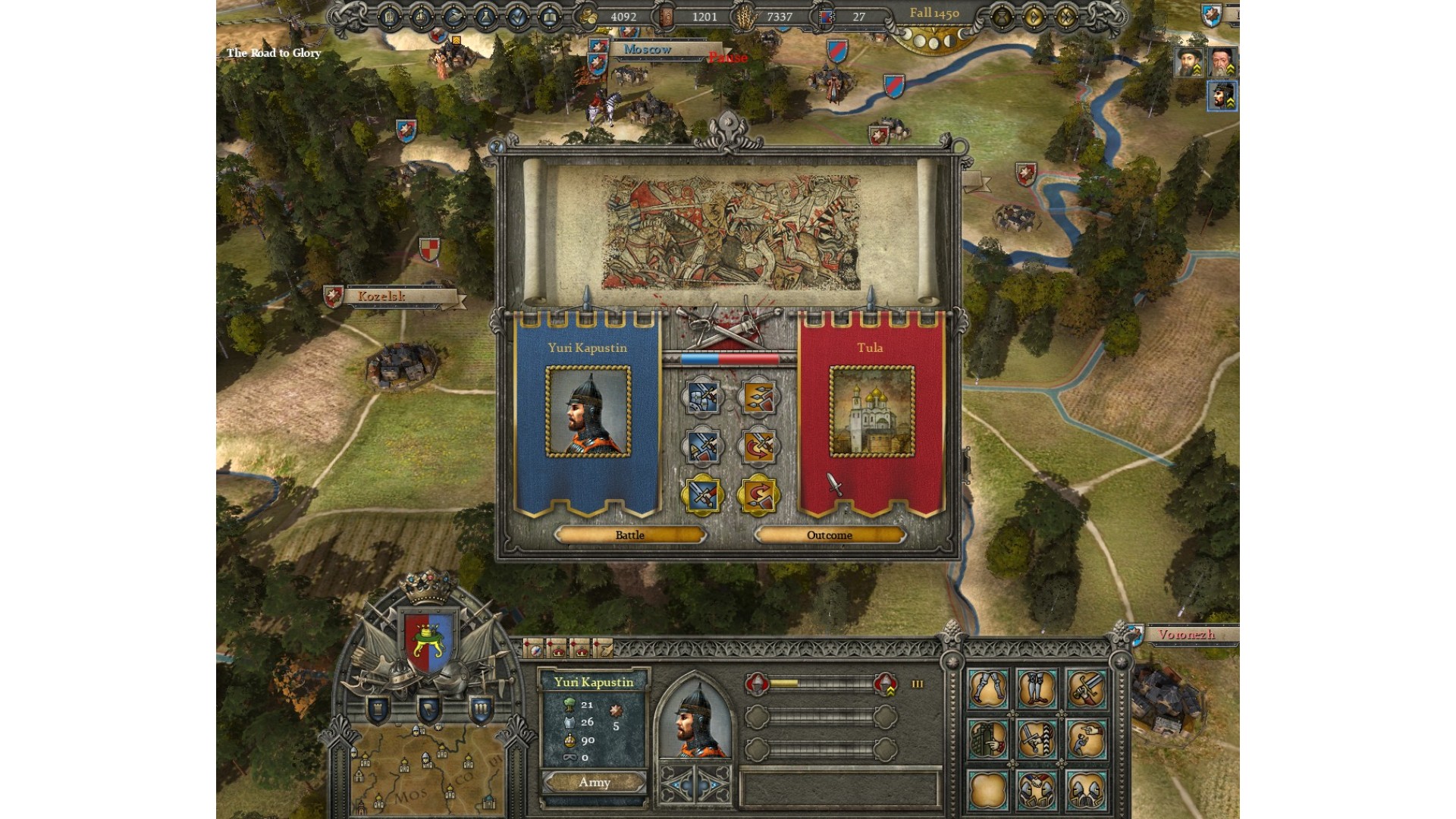Select the sword-in-hand army action
The height and width of the screenshot is (819, 1456).
(x=1085, y=689)
